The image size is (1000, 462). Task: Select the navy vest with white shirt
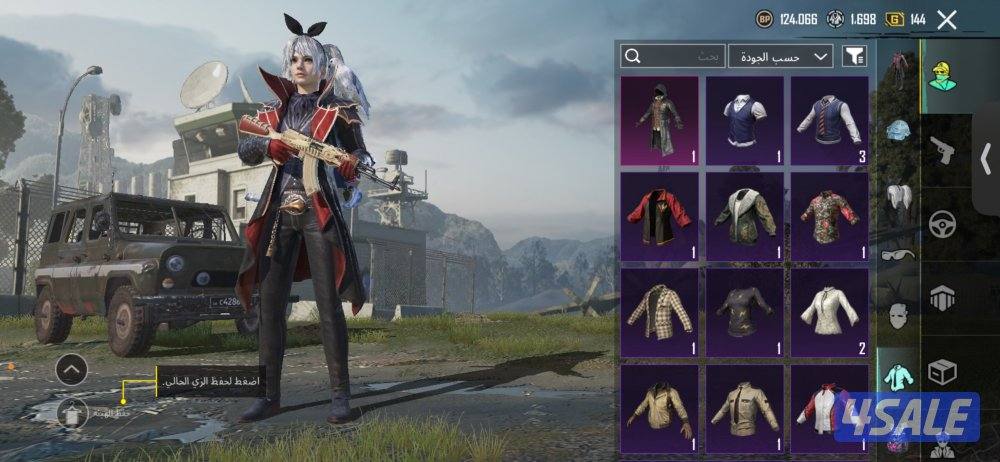pyautogui.click(x=745, y=121)
